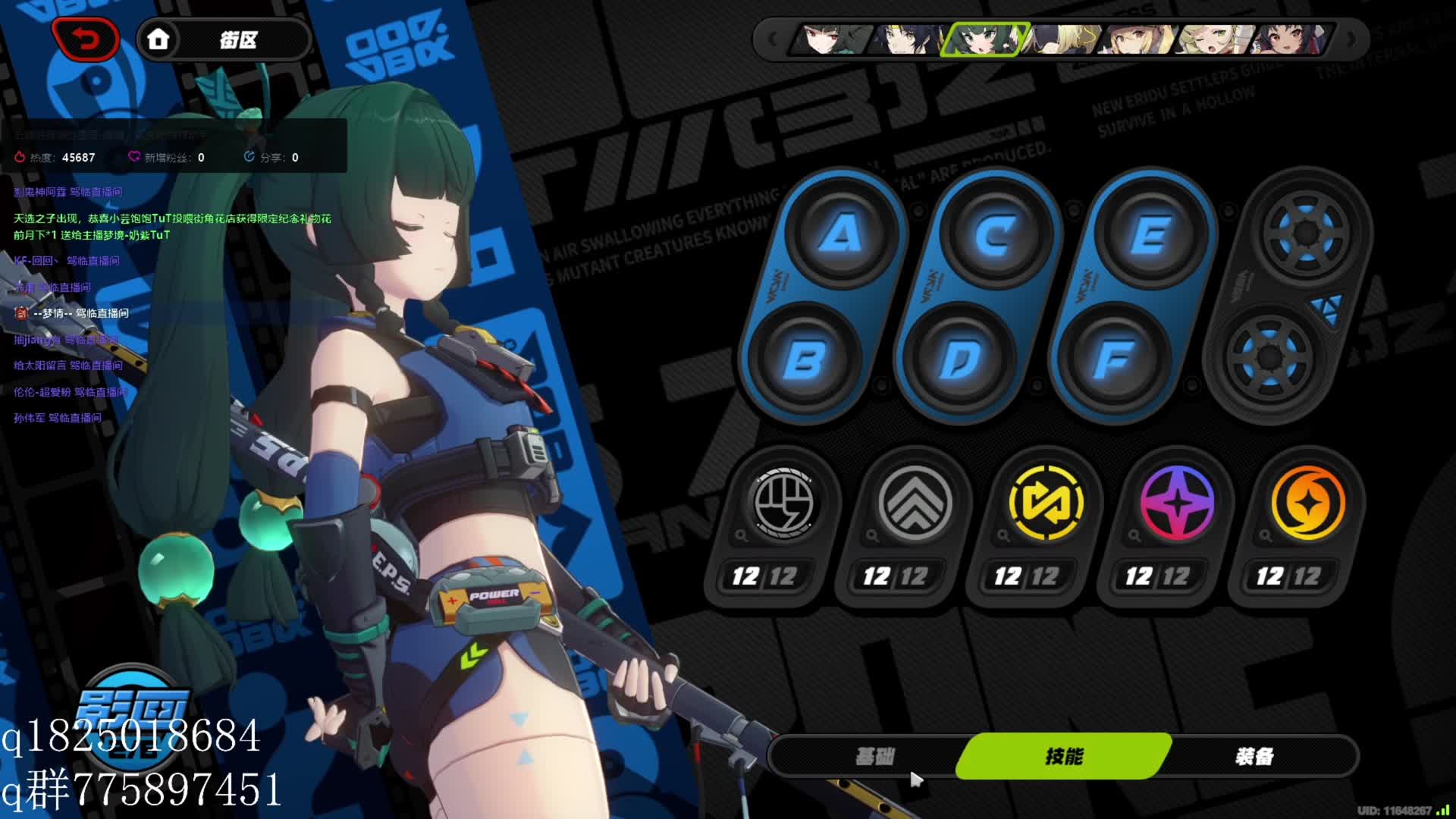Screen dimensions: 1456x819
Task: Choose core skill node D
Action: pyautogui.click(x=959, y=359)
